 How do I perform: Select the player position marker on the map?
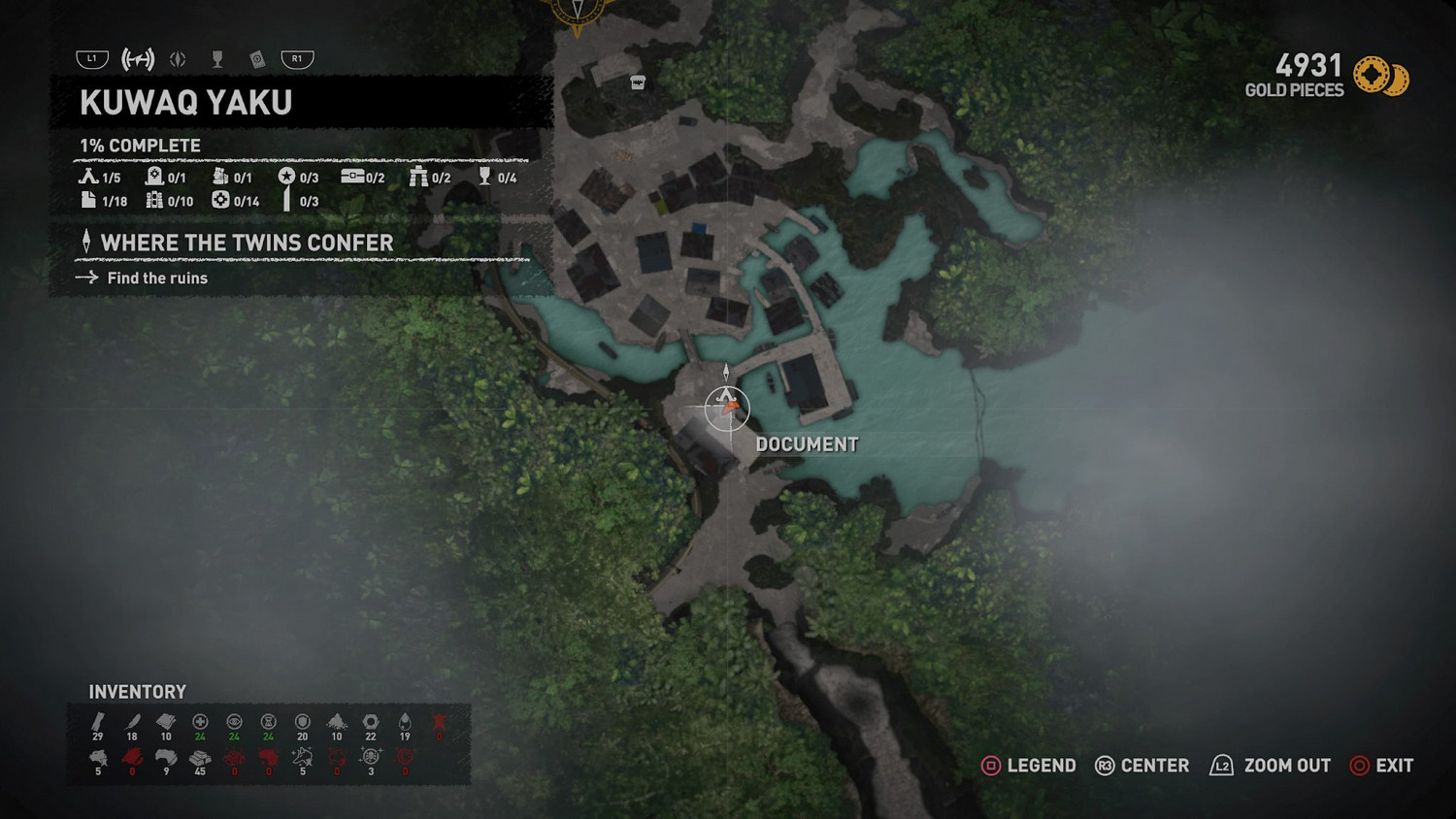pyautogui.click(x=727, y=406)
